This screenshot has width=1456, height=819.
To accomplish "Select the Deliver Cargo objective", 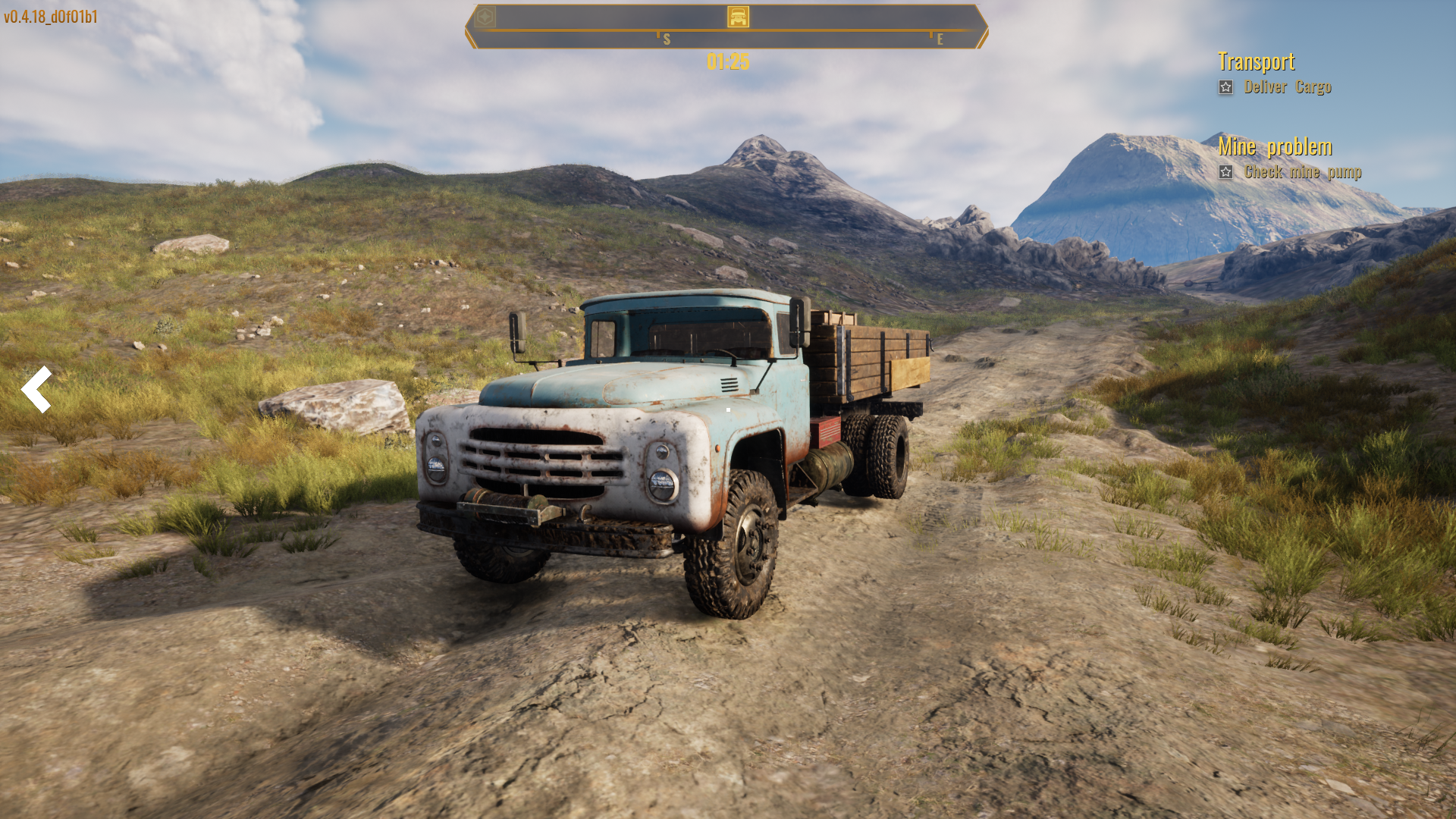I will tap(1288, 87).
